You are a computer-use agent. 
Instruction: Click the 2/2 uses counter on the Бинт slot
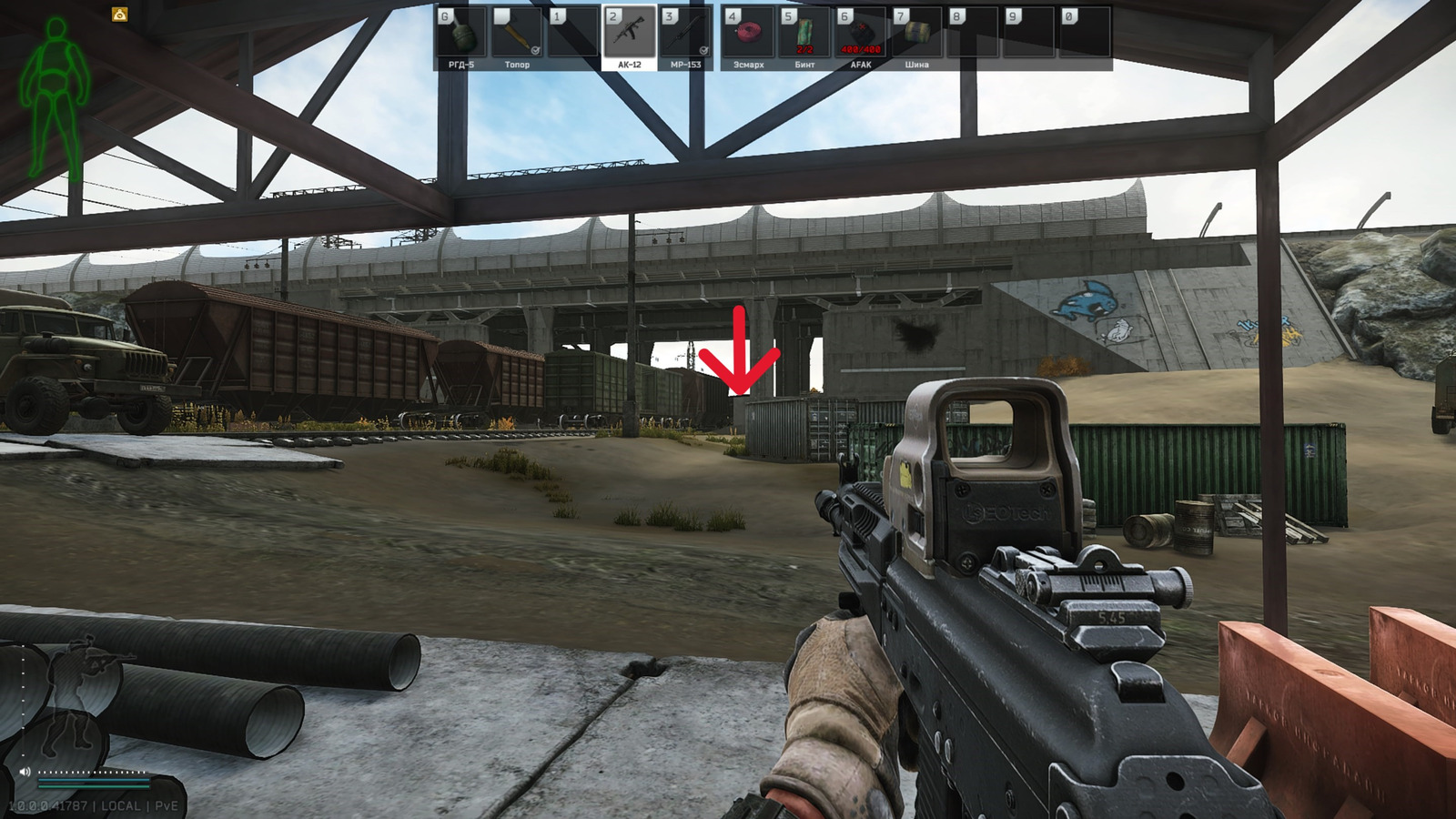tap(804, 47)
